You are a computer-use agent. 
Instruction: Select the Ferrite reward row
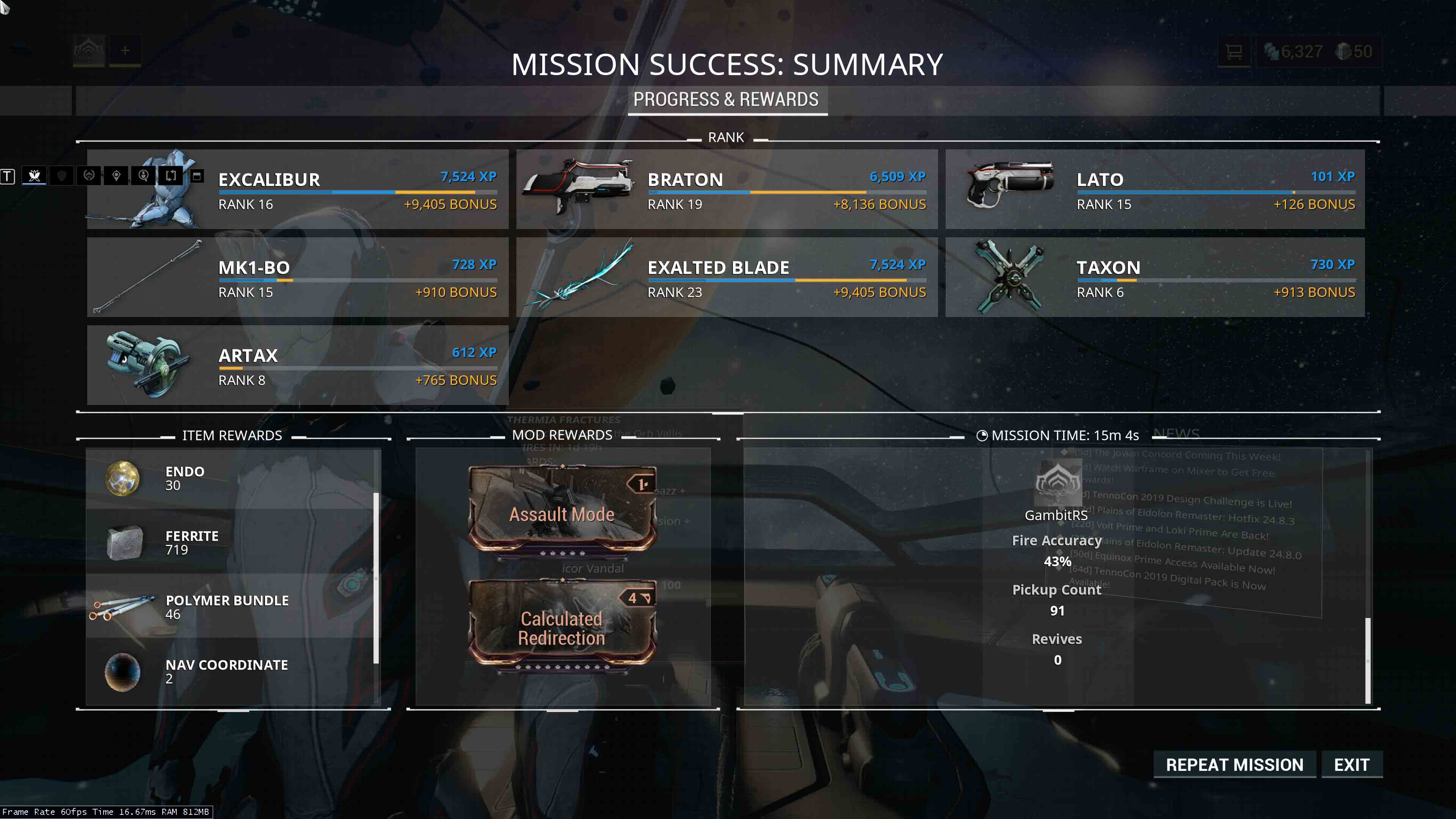(232, 543)
